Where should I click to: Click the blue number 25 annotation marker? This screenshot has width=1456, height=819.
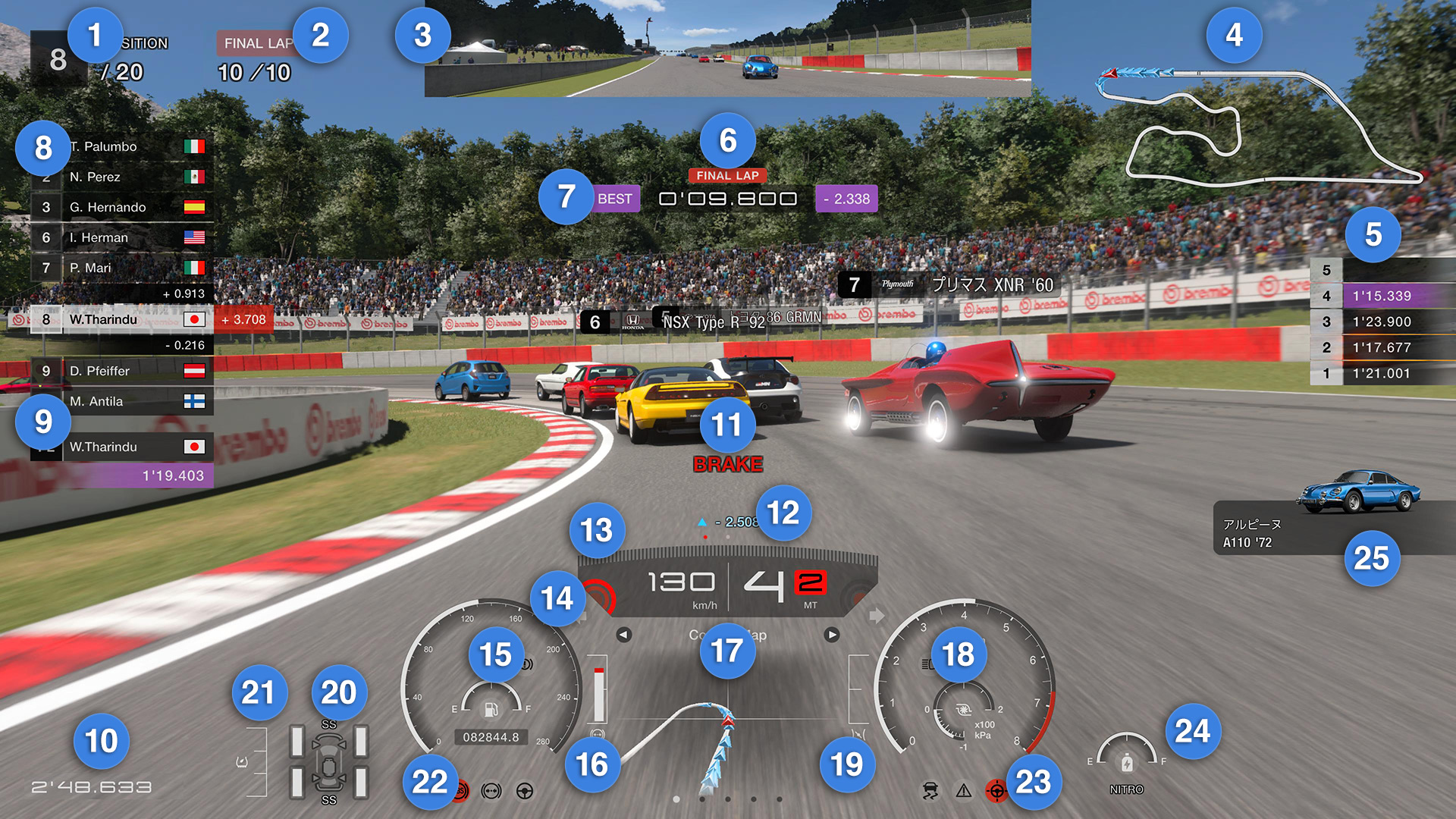tap(1372, 558)
